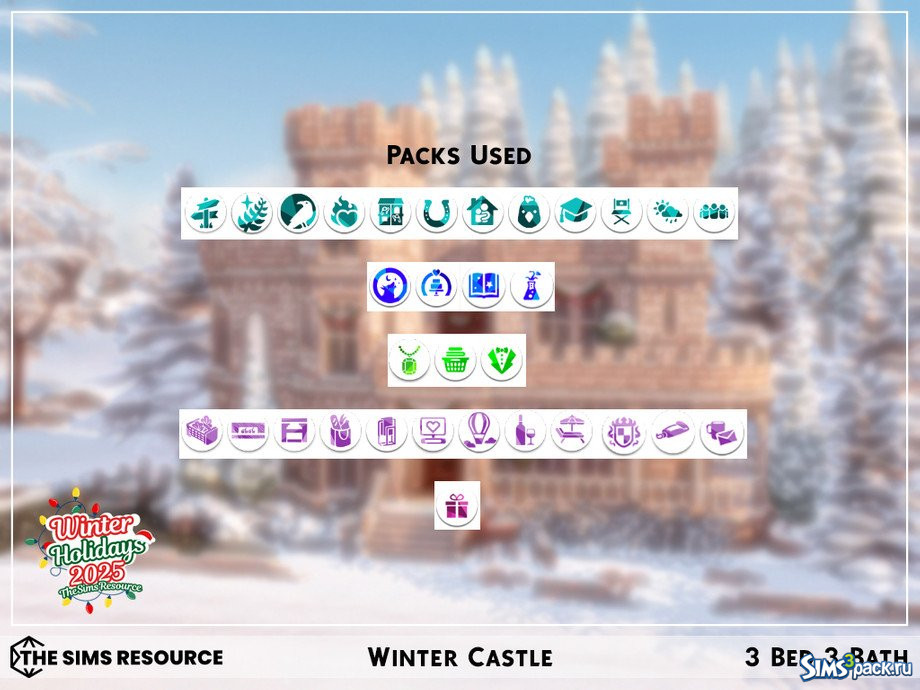Viewport: 920px width, 690px height.
Task: Select the wedding cake pack icon
Action: 436,287
